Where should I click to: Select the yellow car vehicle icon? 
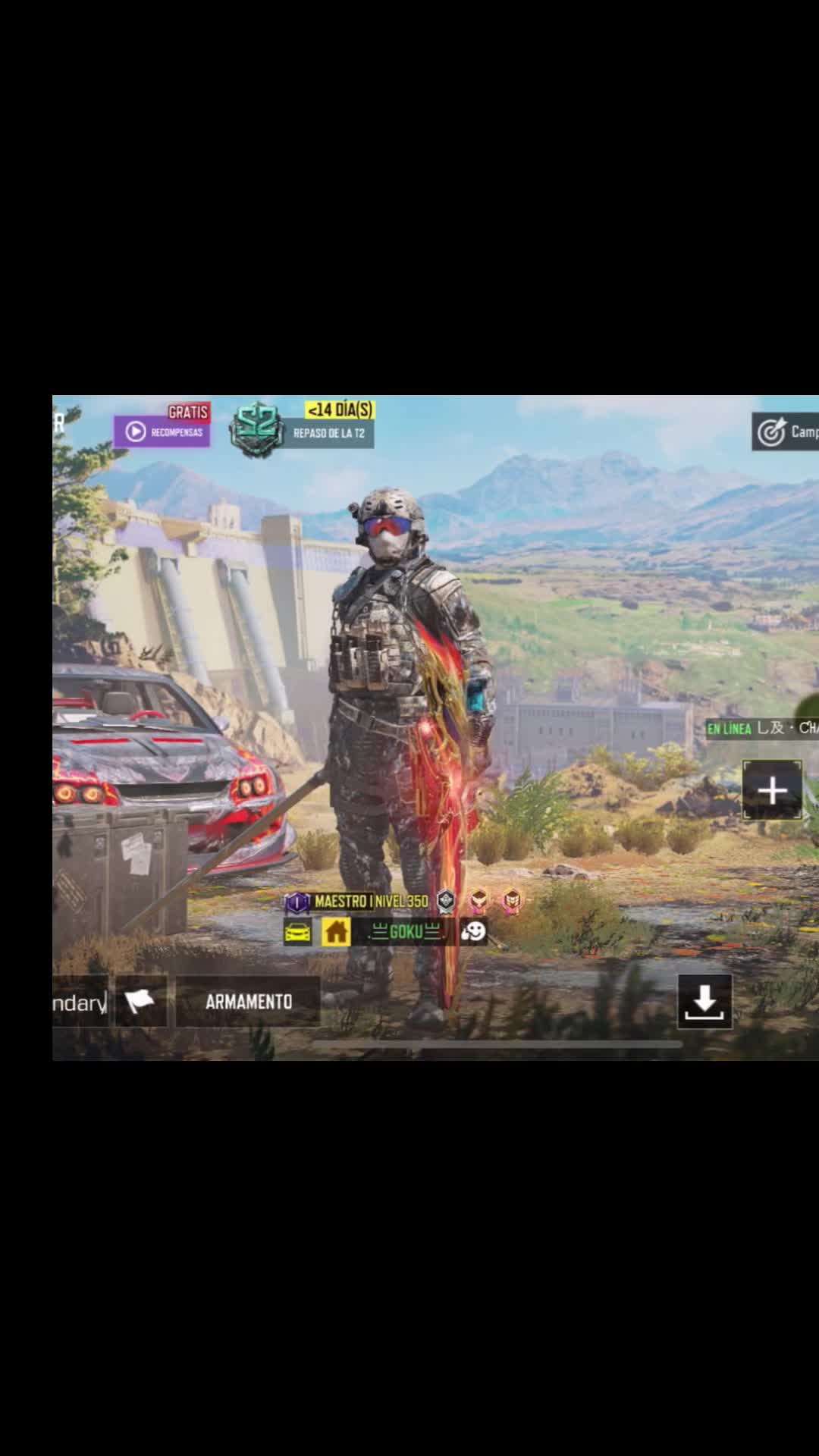click(x=297, y=932)
